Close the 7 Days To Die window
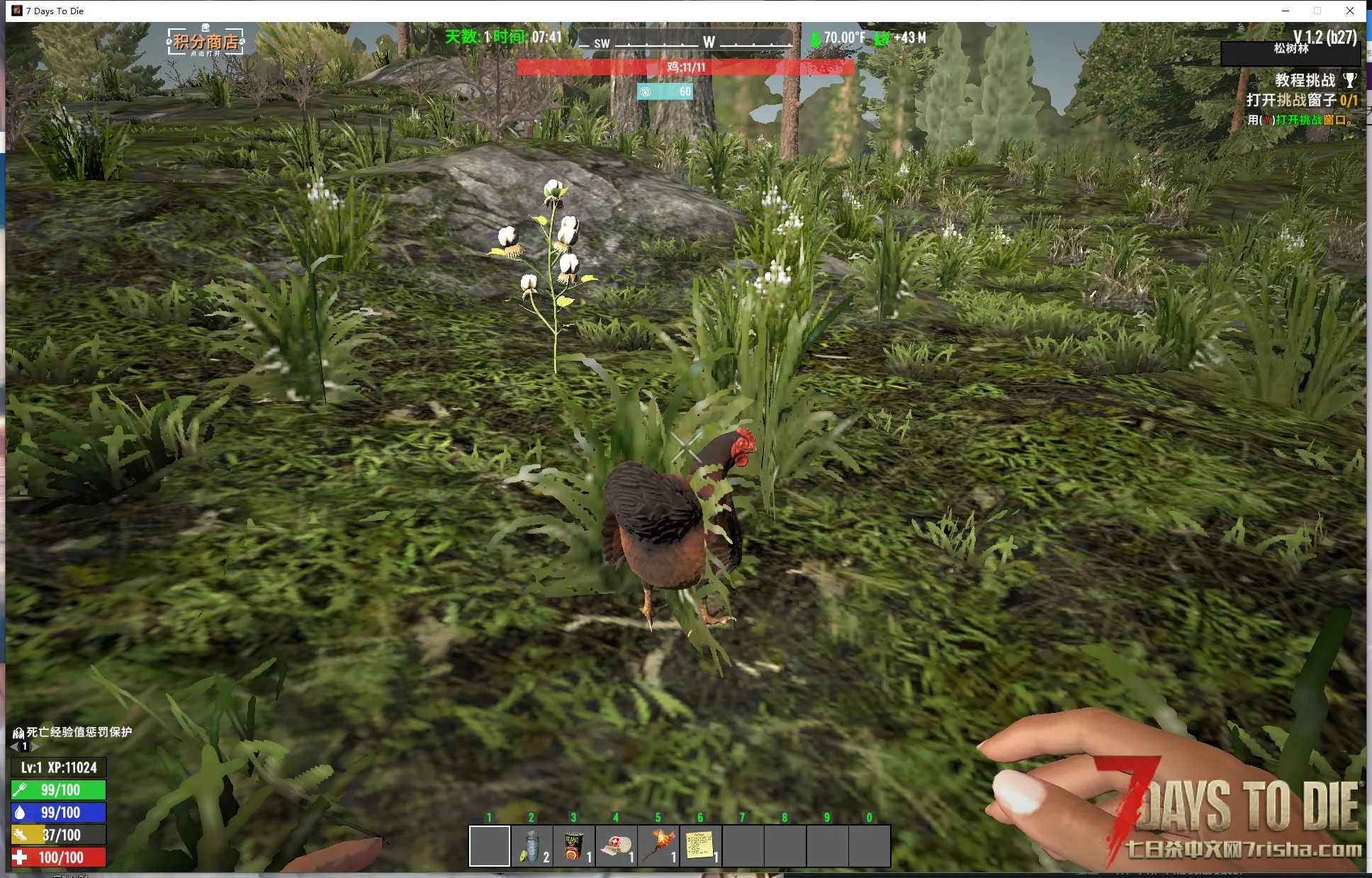 [x=1350, y=11]
